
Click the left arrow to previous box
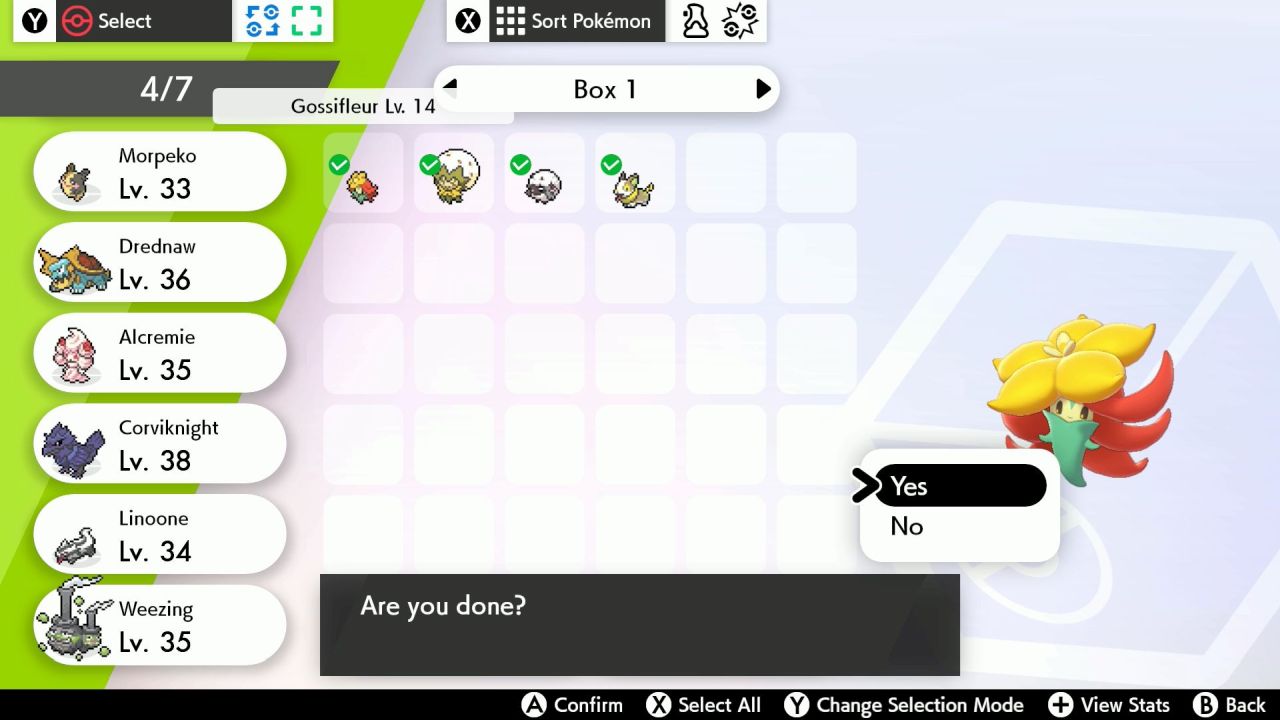448,88
